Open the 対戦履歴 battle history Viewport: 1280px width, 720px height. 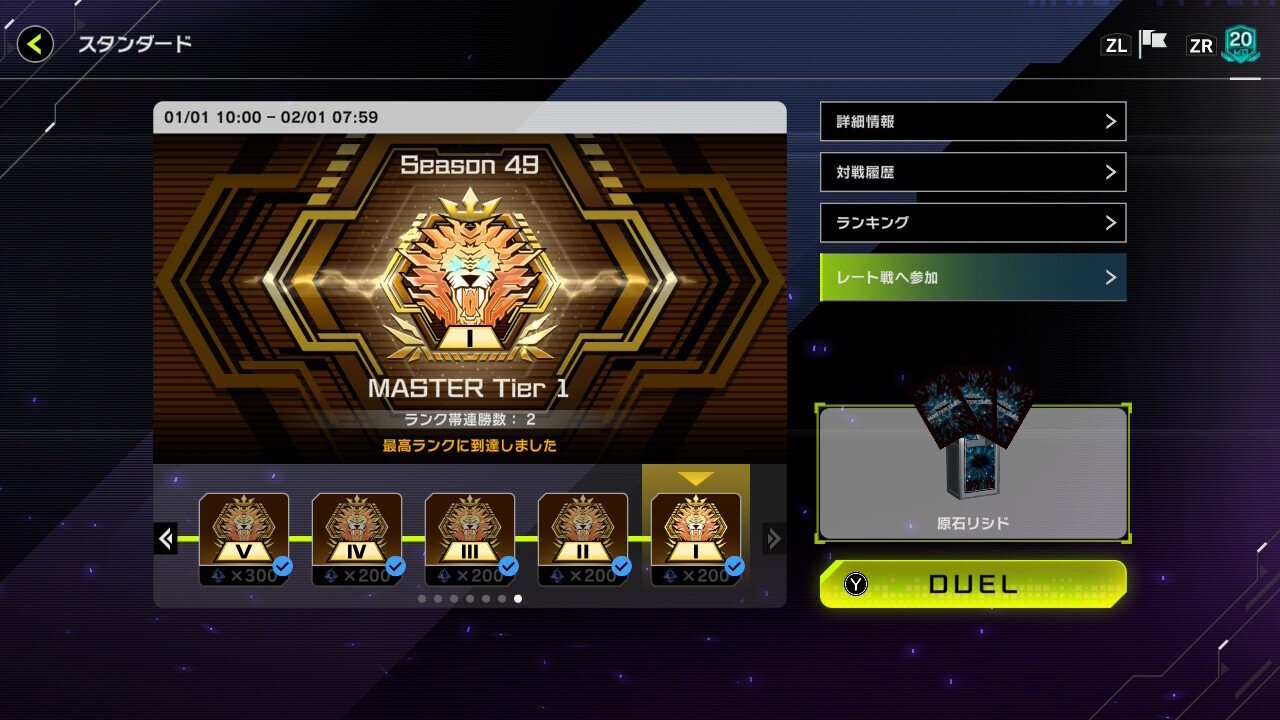[972, 172]
